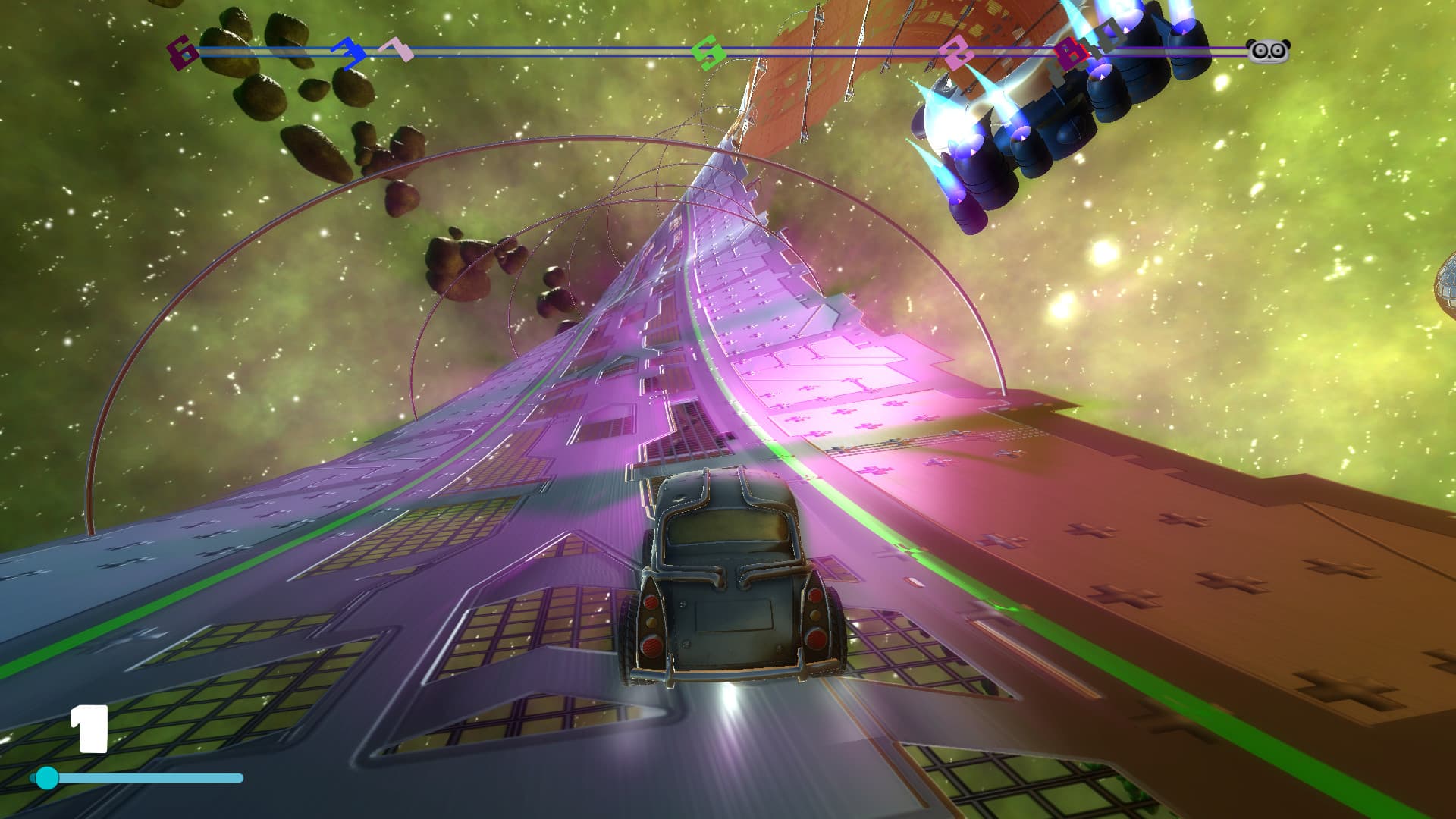Select the green number 5 marker

click(x=707, y=51)
